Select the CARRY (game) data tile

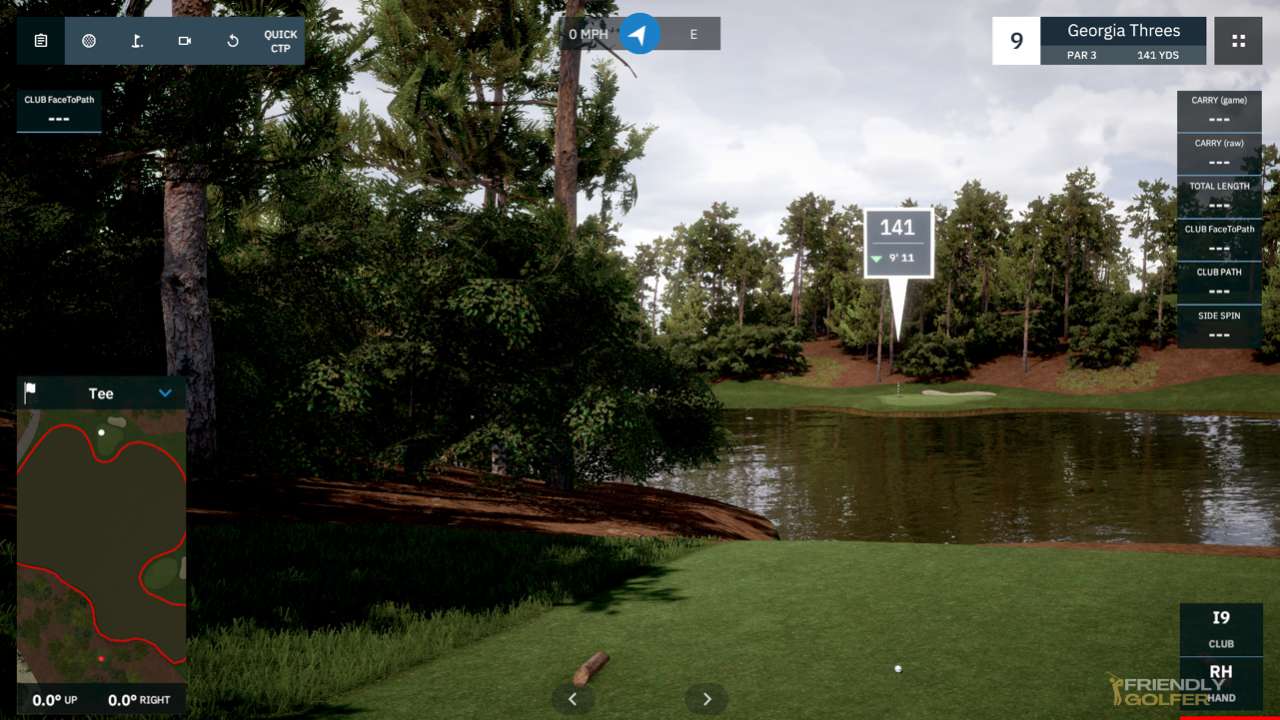point(1219,111)
